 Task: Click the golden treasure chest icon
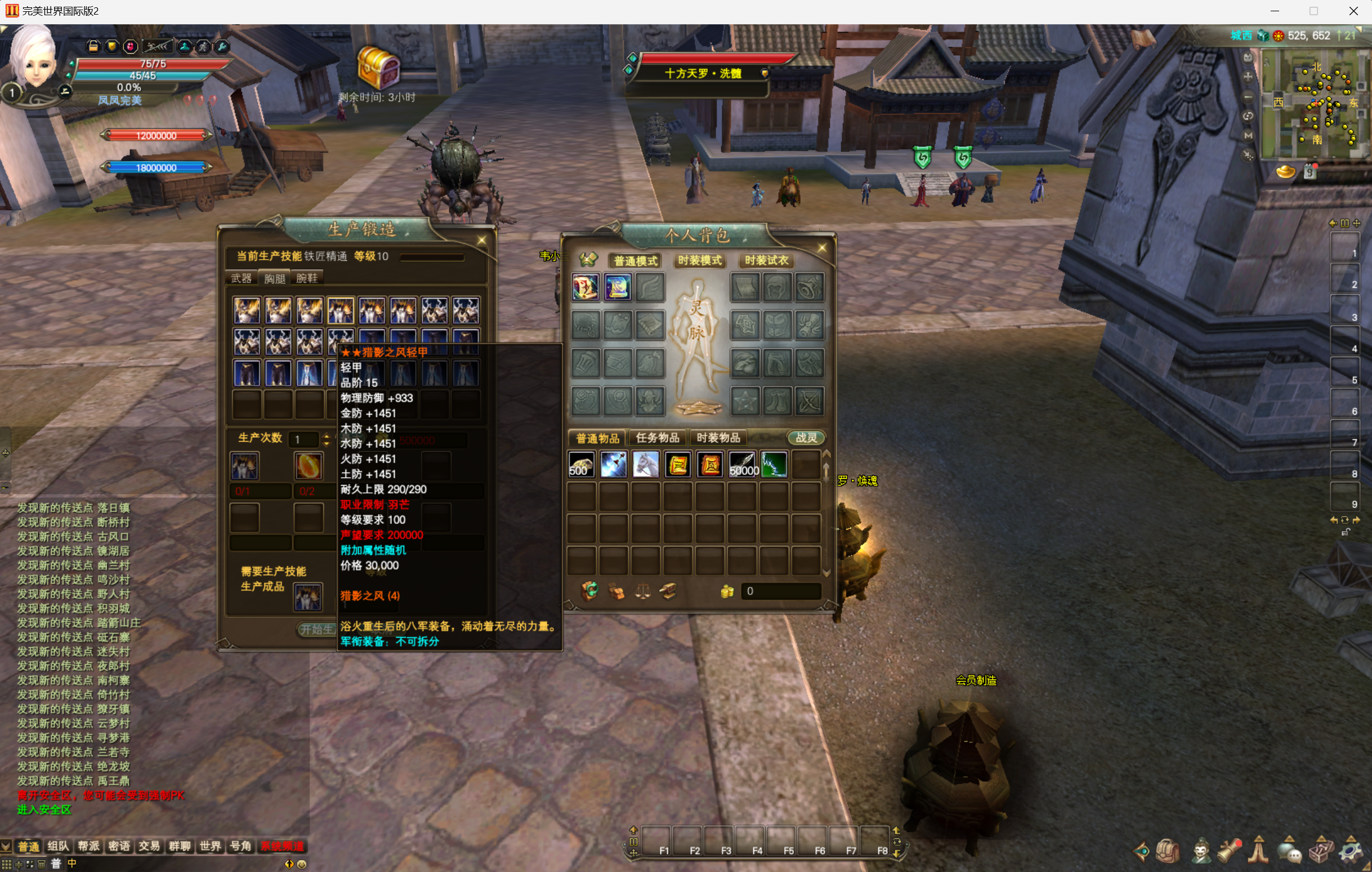click(x=378, y=68)
